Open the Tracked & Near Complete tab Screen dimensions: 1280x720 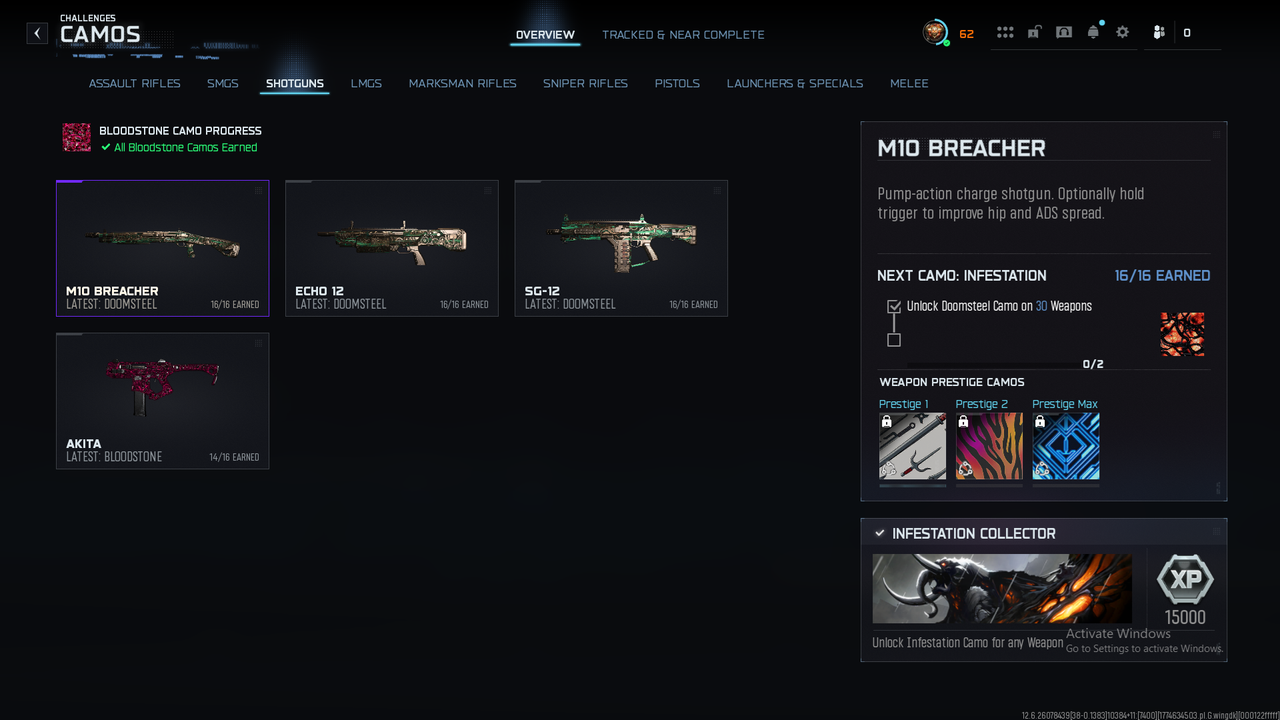(683, 35)
